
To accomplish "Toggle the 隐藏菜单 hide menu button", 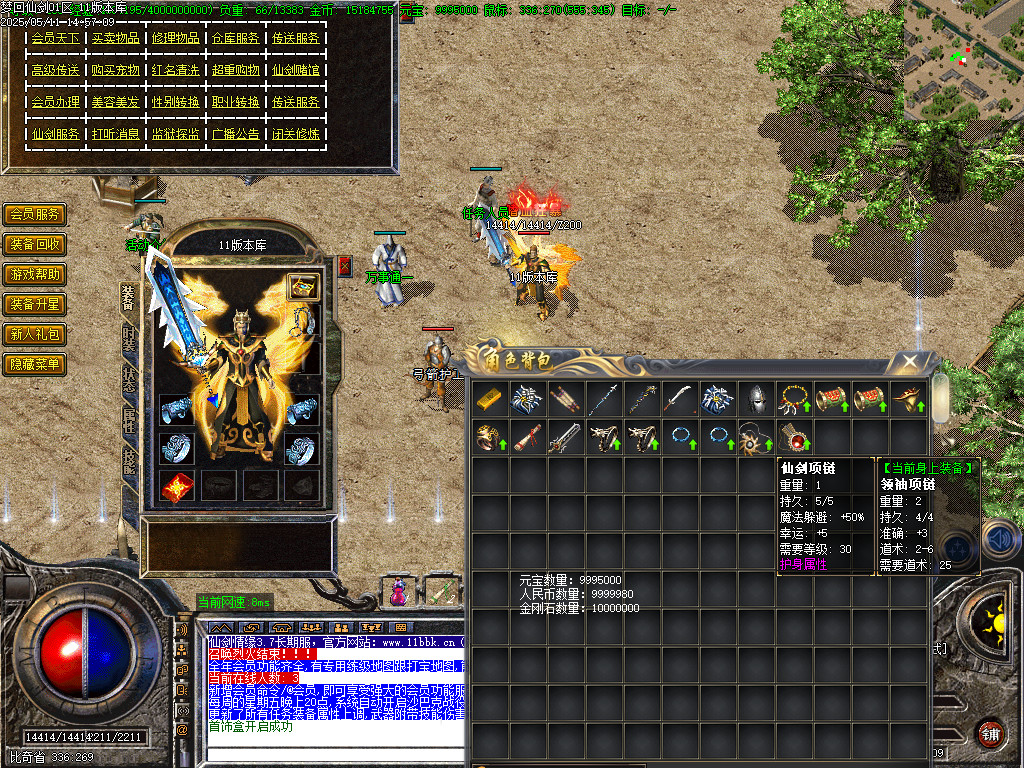I will [35, 365].
